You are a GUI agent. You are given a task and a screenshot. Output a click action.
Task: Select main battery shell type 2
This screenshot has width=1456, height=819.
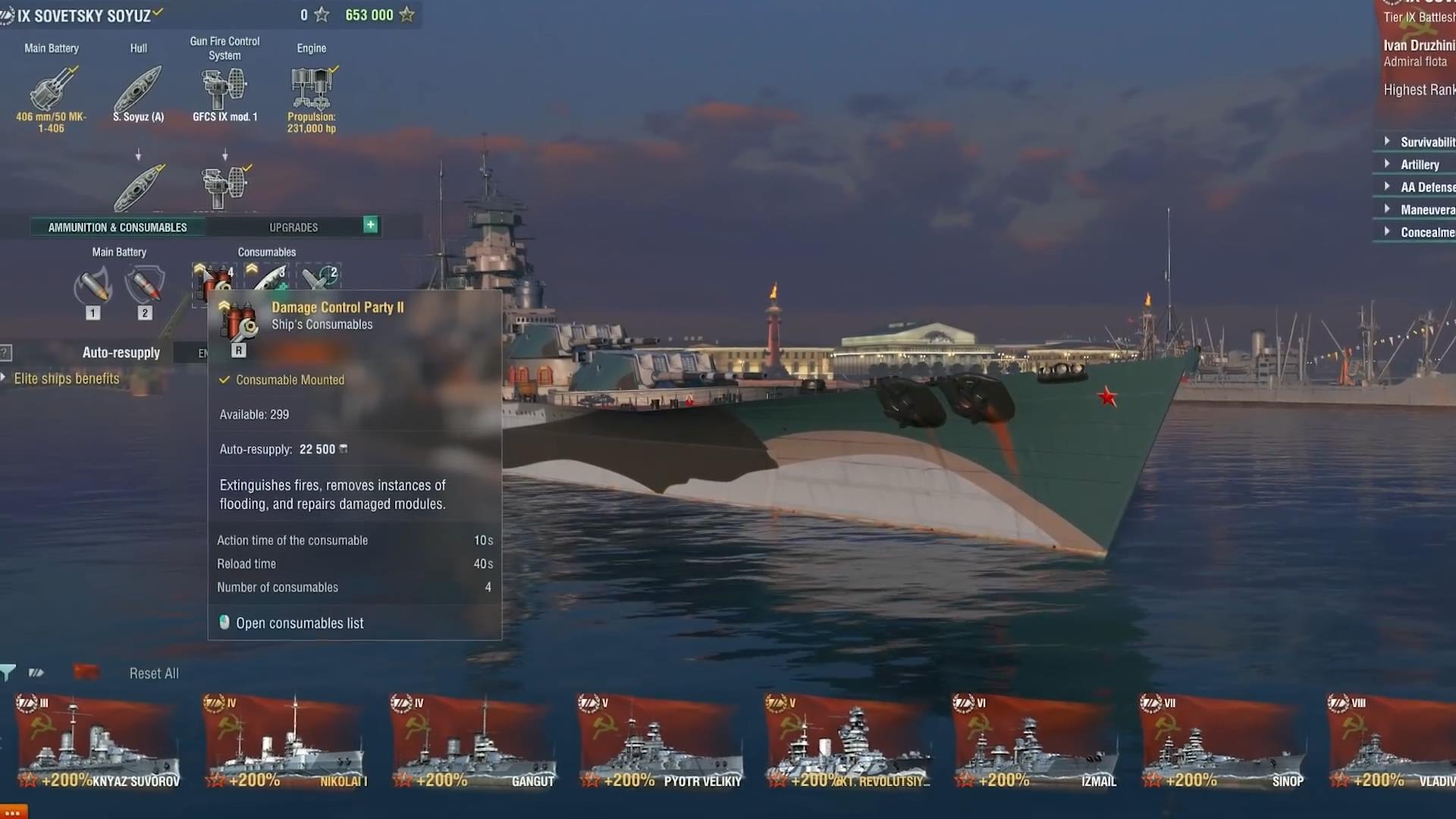click(145, 288)
